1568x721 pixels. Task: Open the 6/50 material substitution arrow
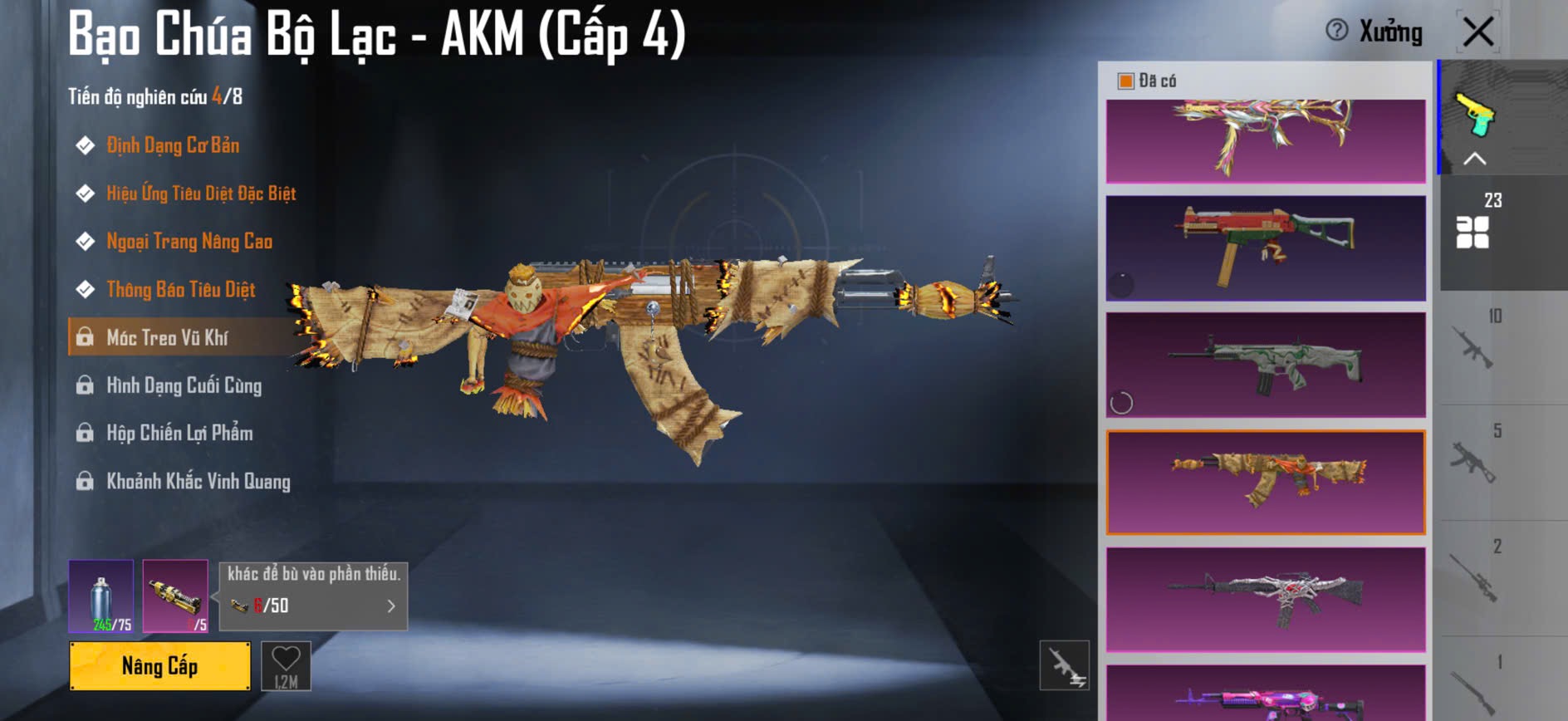391,606
